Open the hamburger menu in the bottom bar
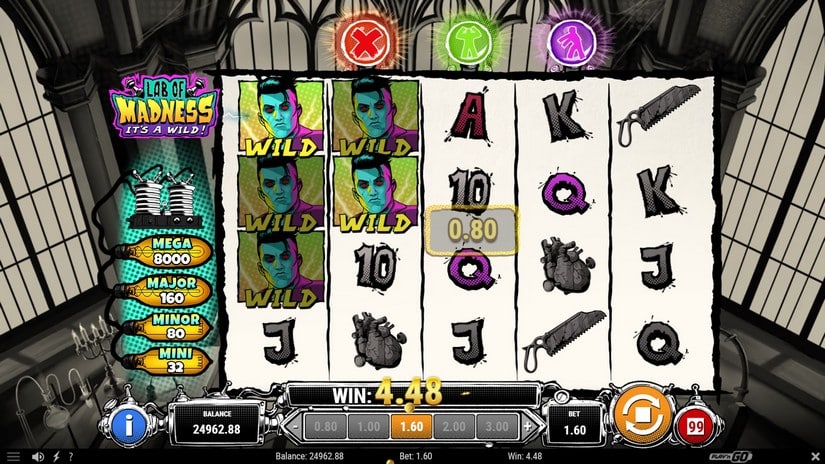The image size is (825, 464). [x=12, y=457]
